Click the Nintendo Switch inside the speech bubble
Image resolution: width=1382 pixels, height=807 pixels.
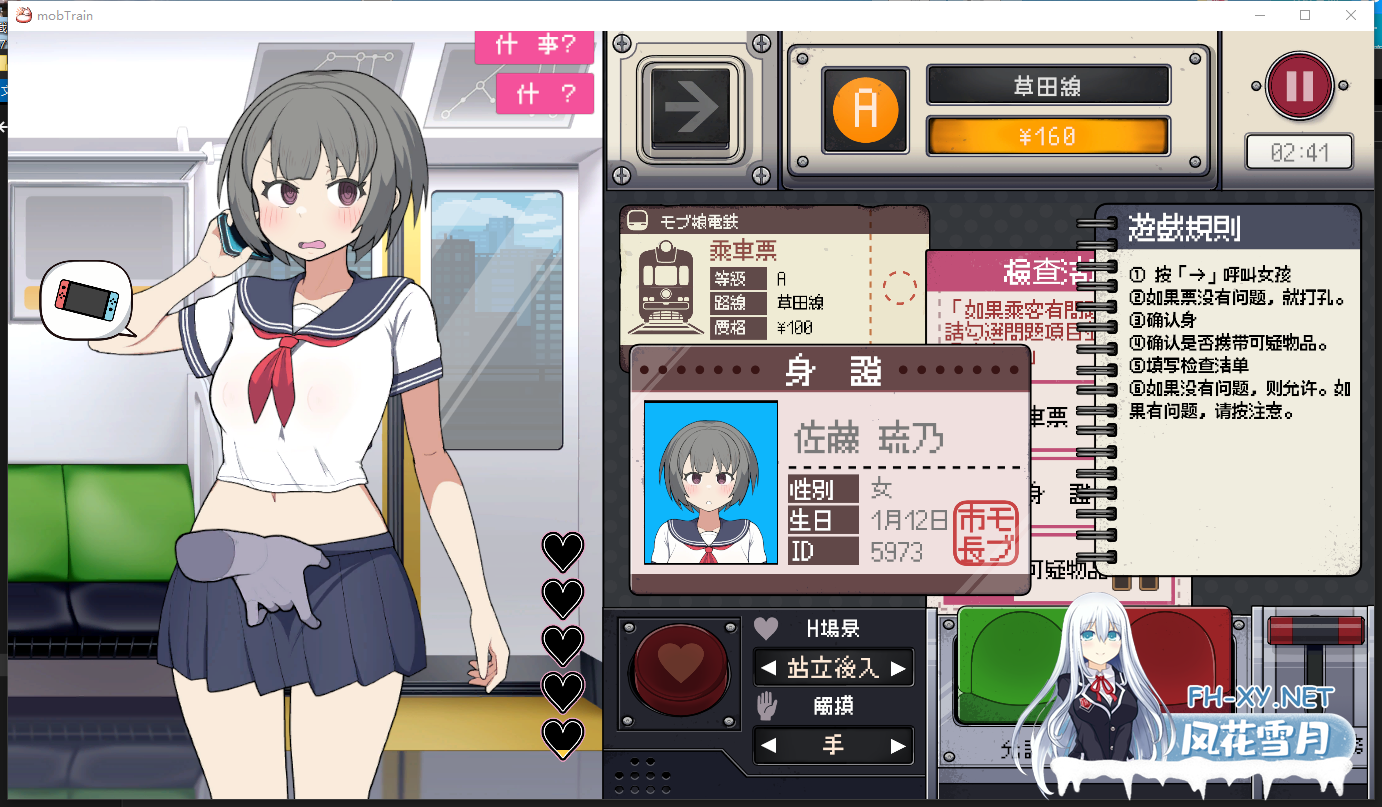[85, 302]
